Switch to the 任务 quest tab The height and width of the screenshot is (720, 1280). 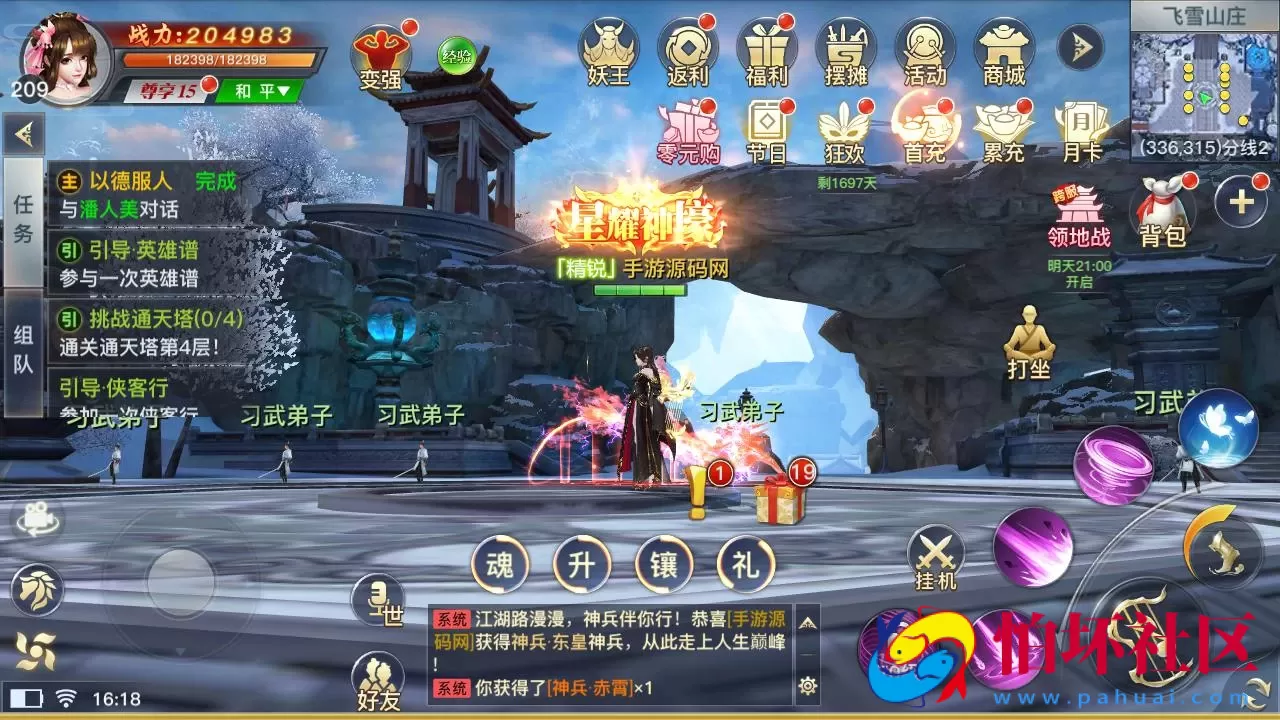pyautogui.click(x=23, y=222)
